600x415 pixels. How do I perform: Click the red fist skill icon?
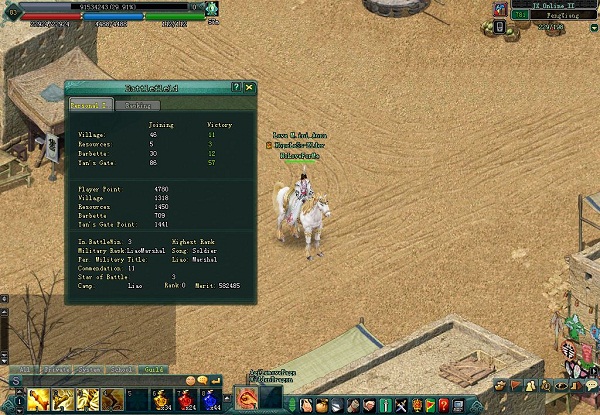(244, 399)
